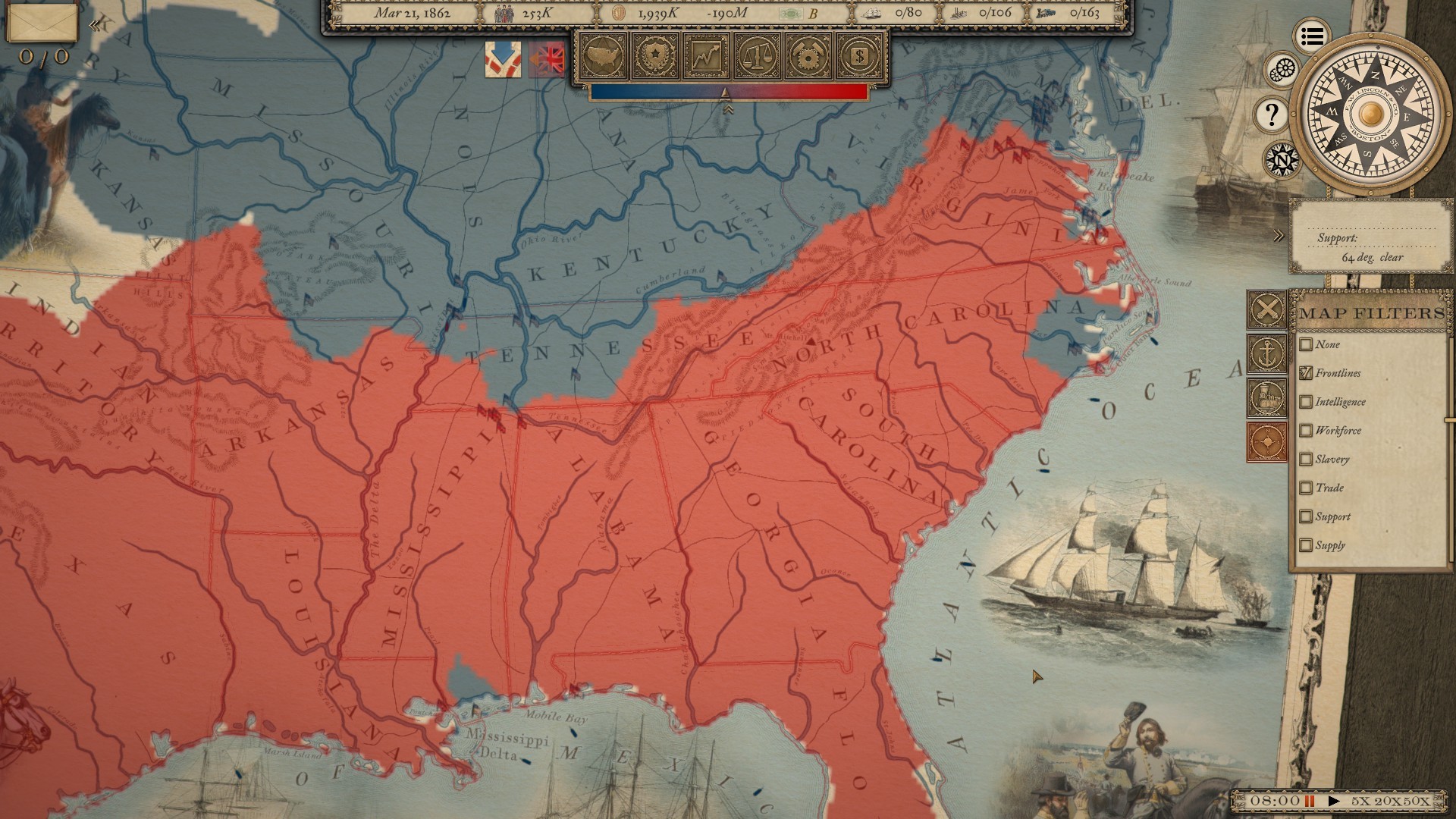Toggle the Frontlines map filter
This screenshot has height=819, width=1456.
click(1306, 373)
